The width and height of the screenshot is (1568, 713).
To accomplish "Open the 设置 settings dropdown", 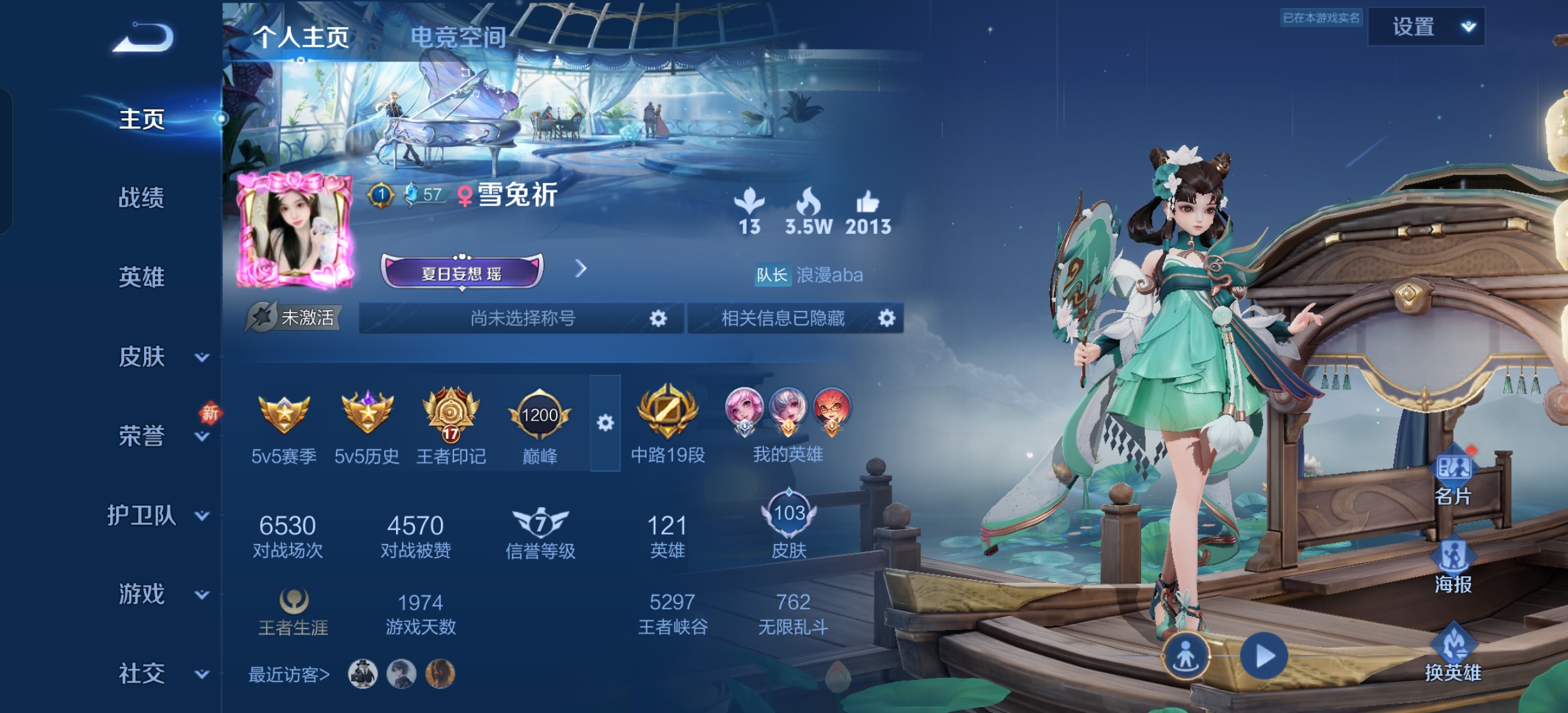I will [1426, 27].
